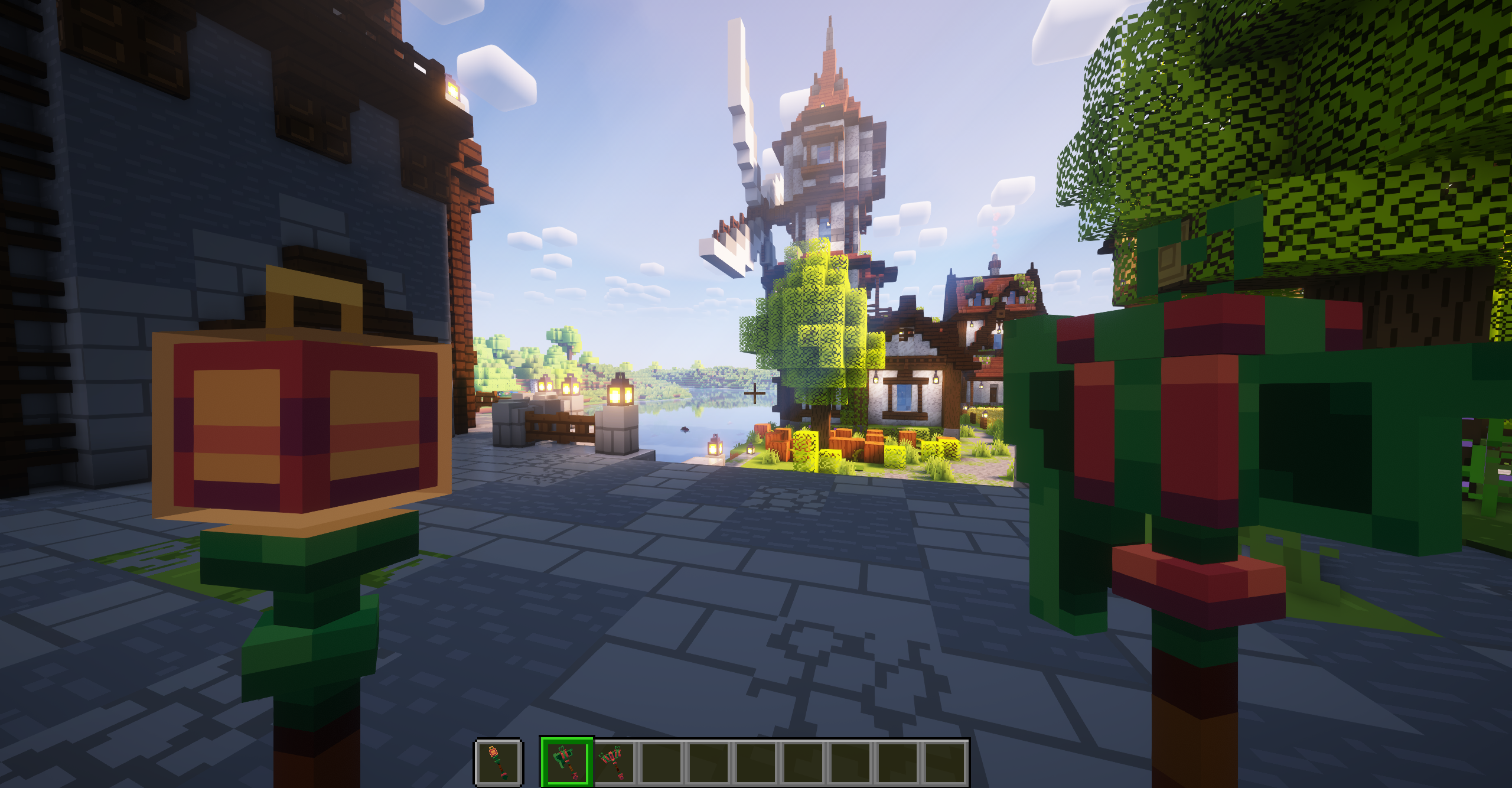This screenshot has width=1512, height=788.
Task: Click the middle empty hotbar slot
Action: click(x=753, y=763)
